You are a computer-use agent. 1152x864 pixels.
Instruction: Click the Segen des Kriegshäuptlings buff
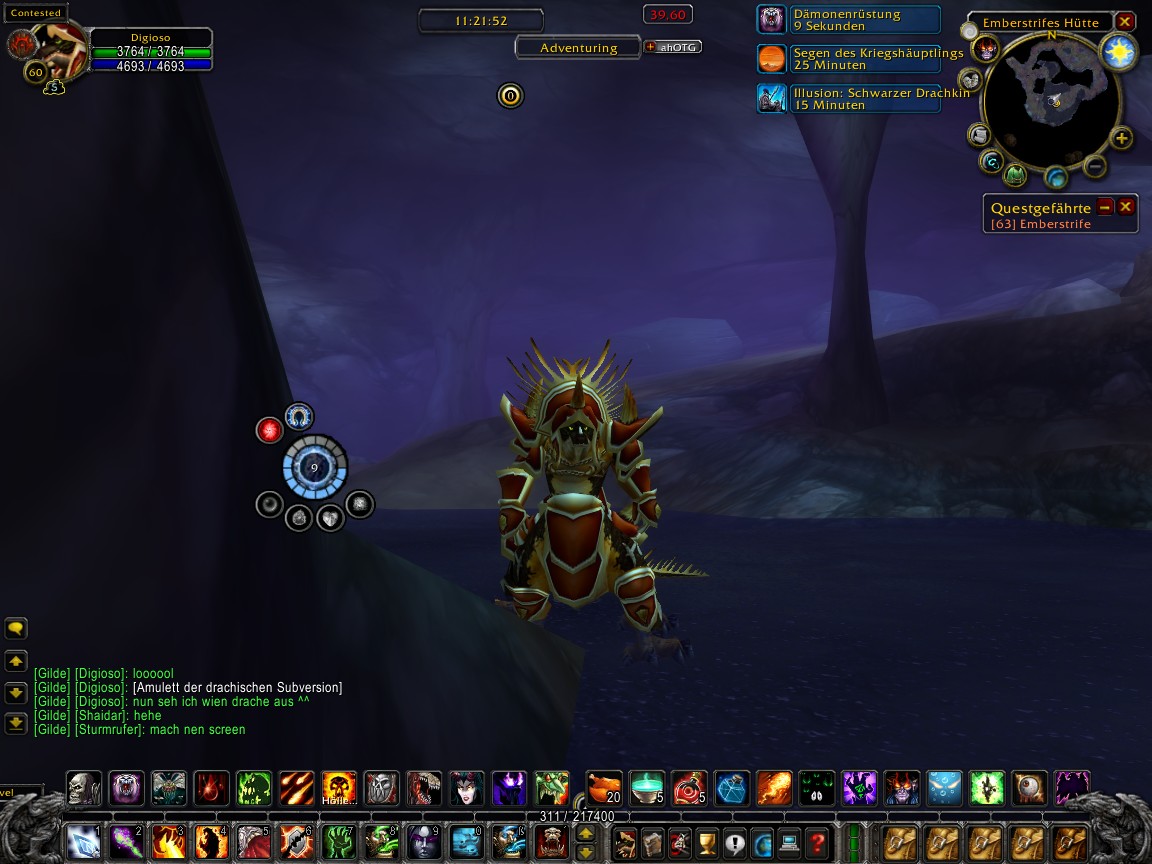point(771,59)
